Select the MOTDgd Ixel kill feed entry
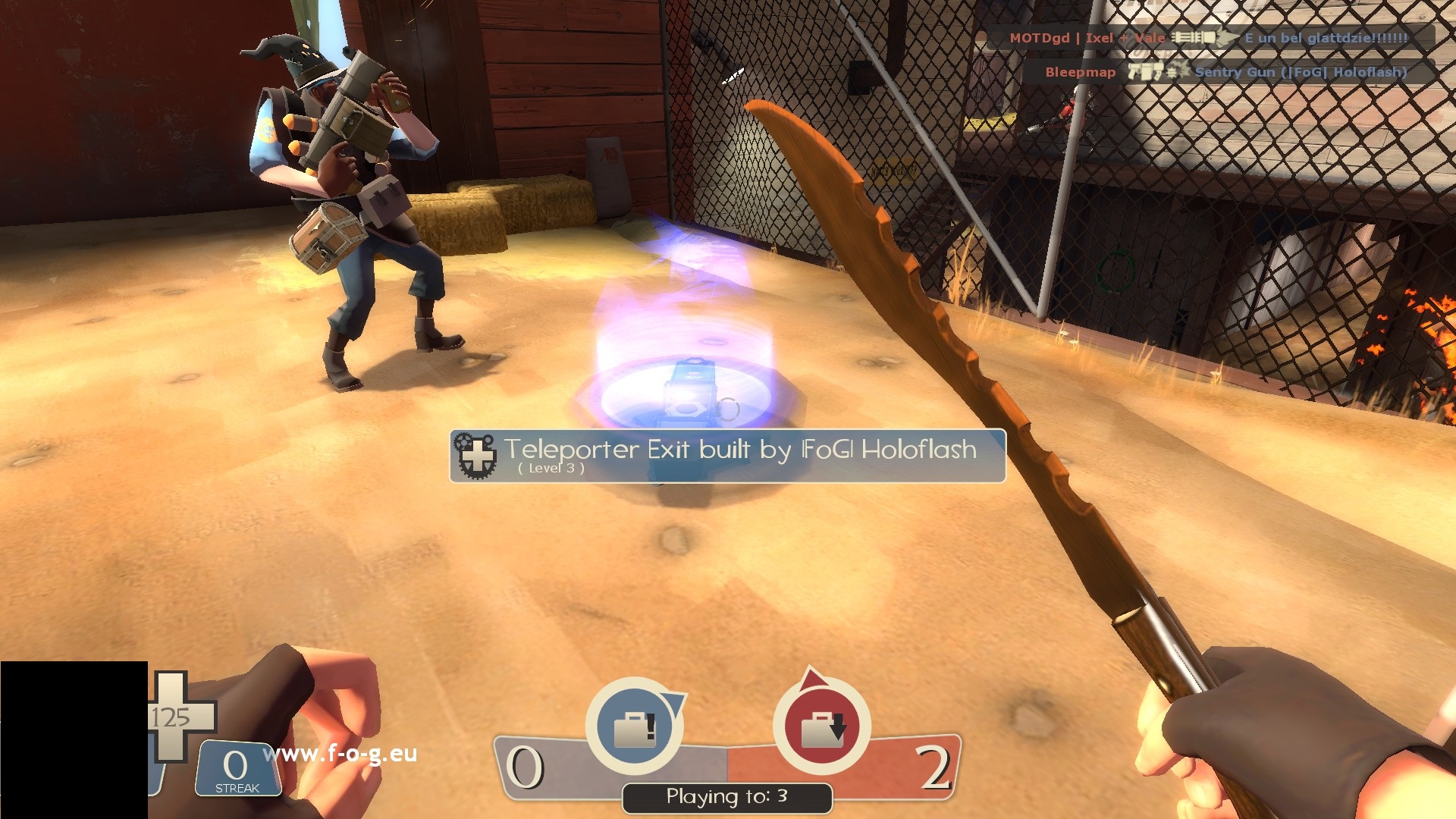The height and width of the screenshot is (819, 1456). [x=1208, y=38]
